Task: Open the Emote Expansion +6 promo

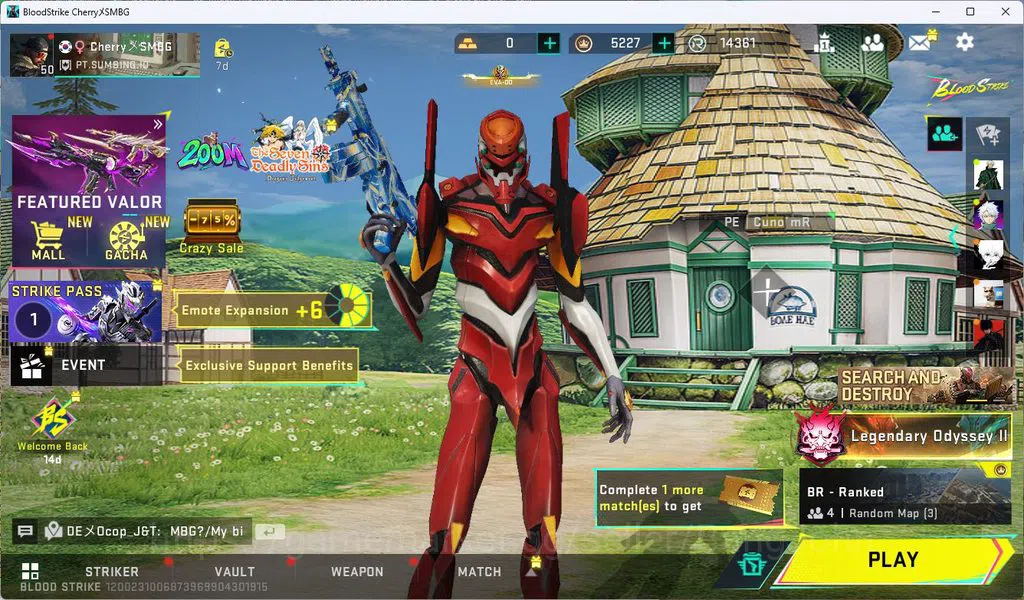Action: pos(272,310)
